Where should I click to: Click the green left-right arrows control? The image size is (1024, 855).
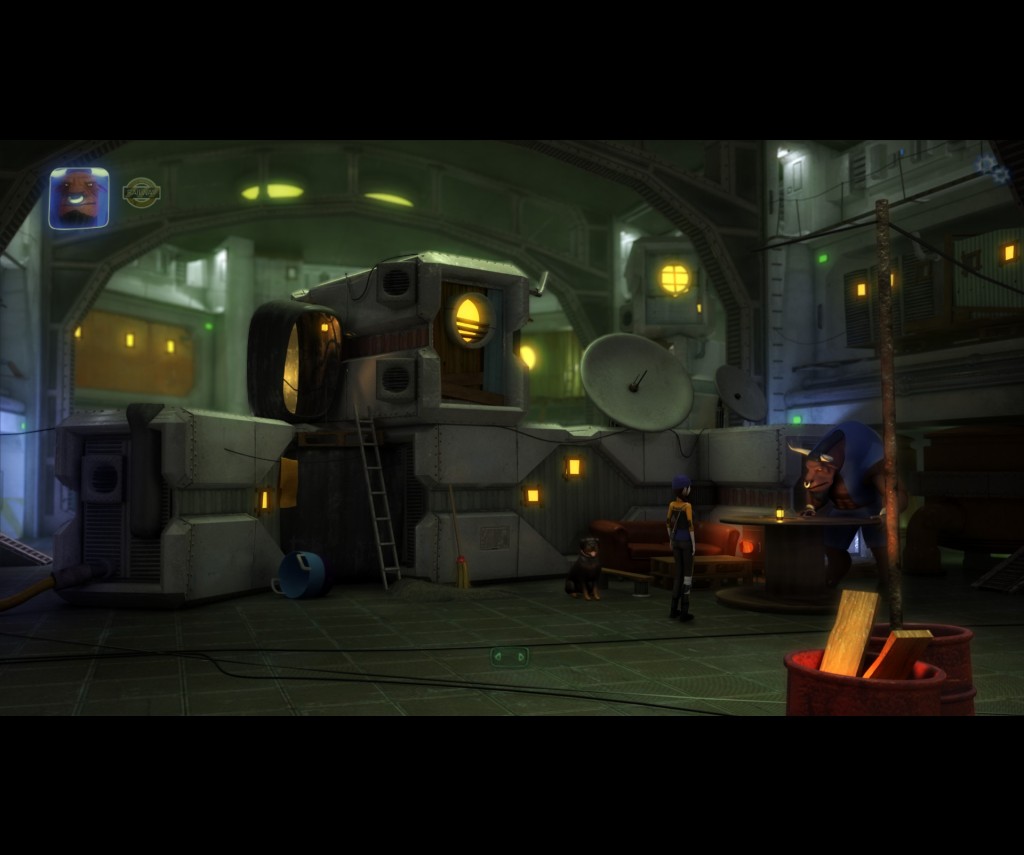coord(509,656)
